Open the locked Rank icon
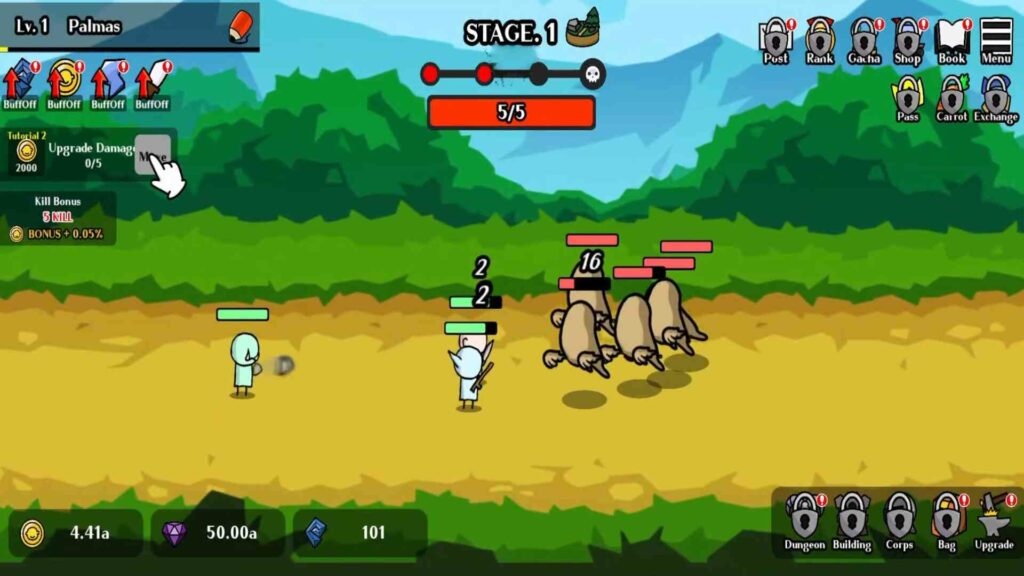 point(820,41)
